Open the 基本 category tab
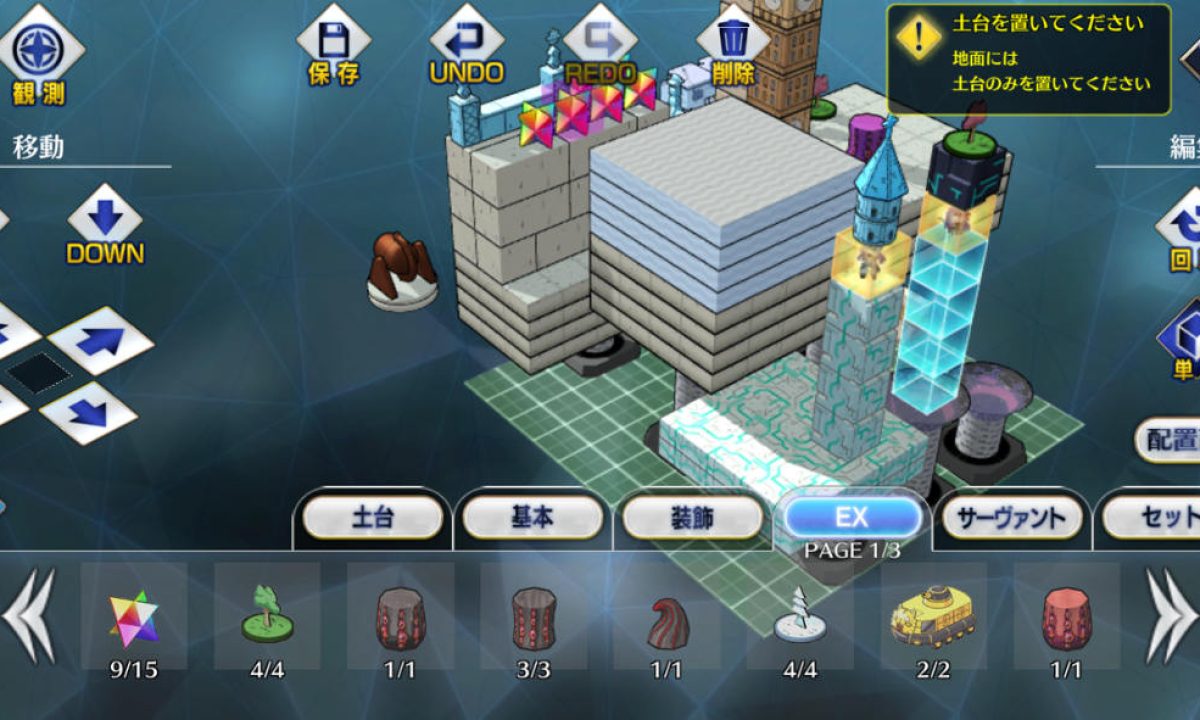The height and width of the screenshot is (720, 1200). click(x=529, y=518)
